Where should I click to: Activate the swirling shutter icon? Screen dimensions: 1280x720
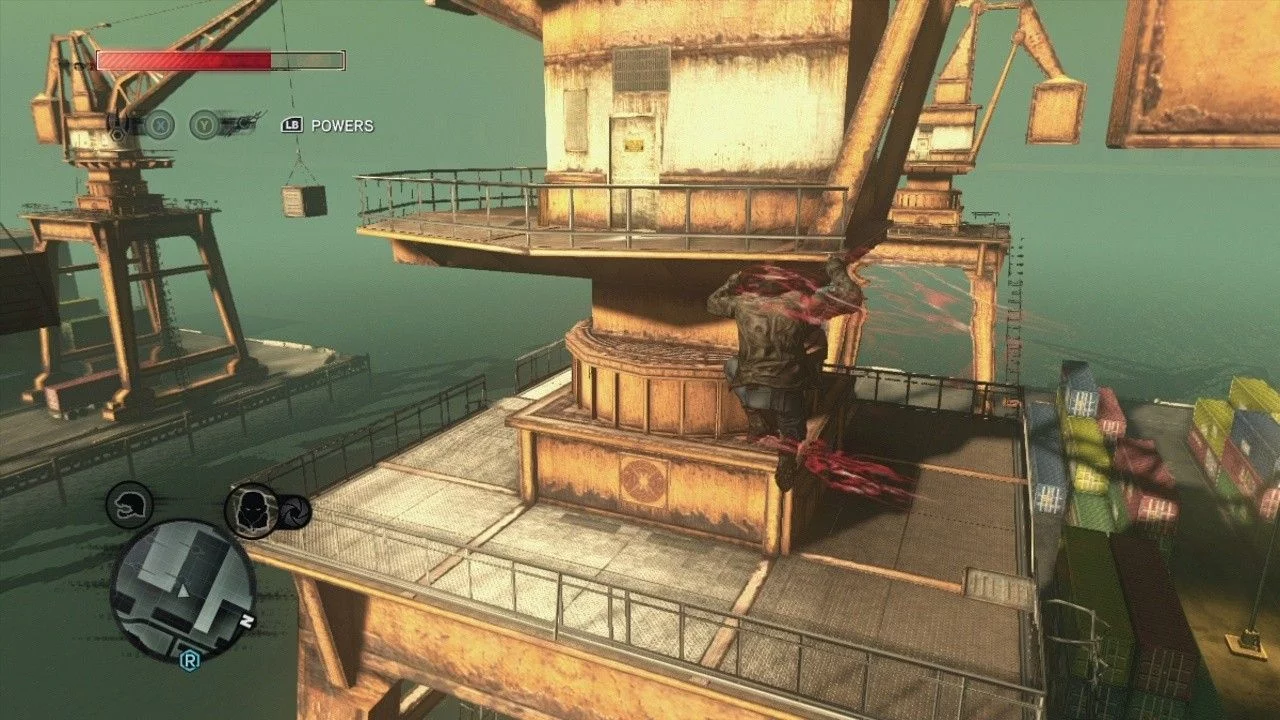(295, 512)
